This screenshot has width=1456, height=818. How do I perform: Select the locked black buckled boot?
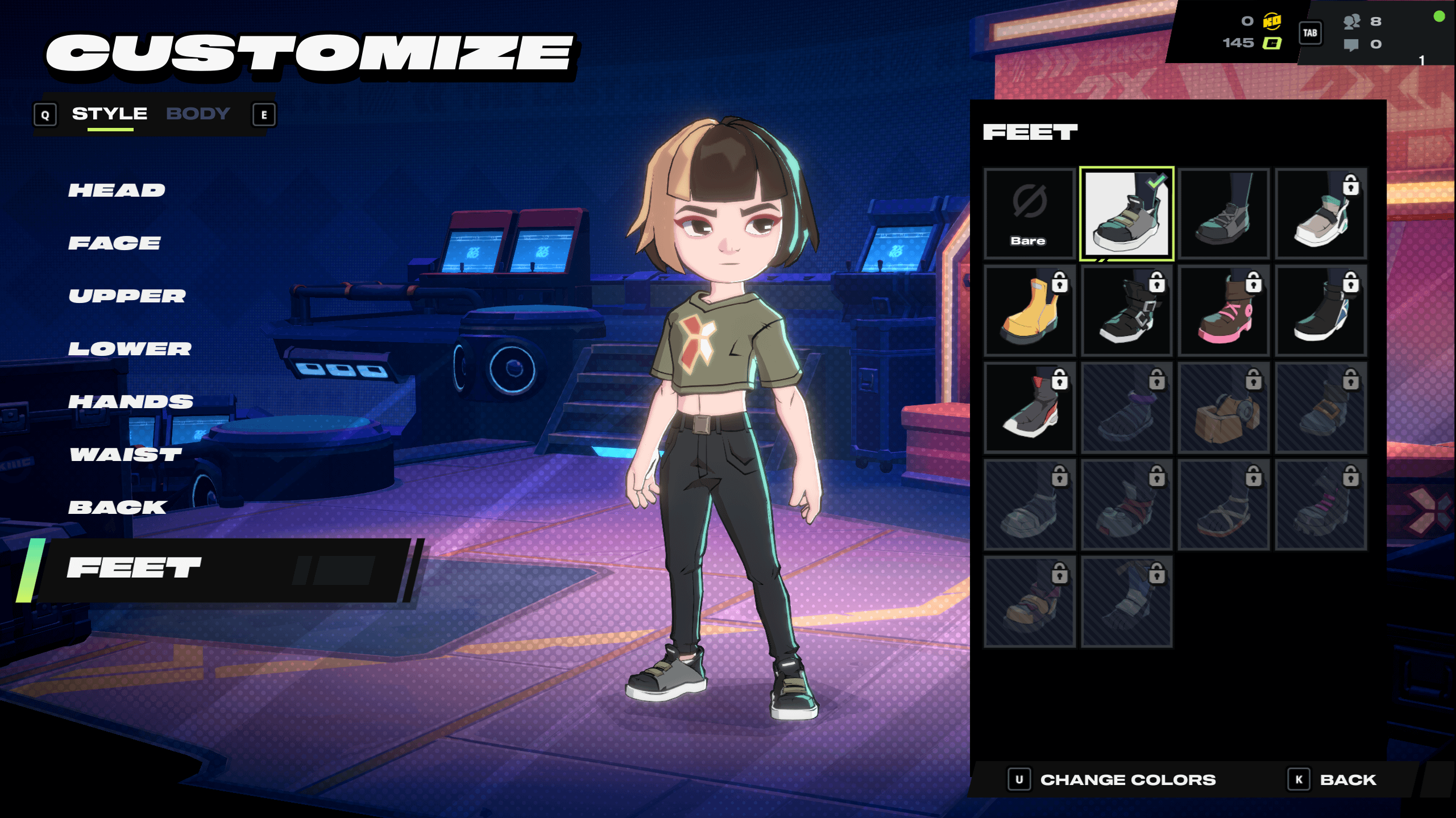click(x=1126, y=311)
